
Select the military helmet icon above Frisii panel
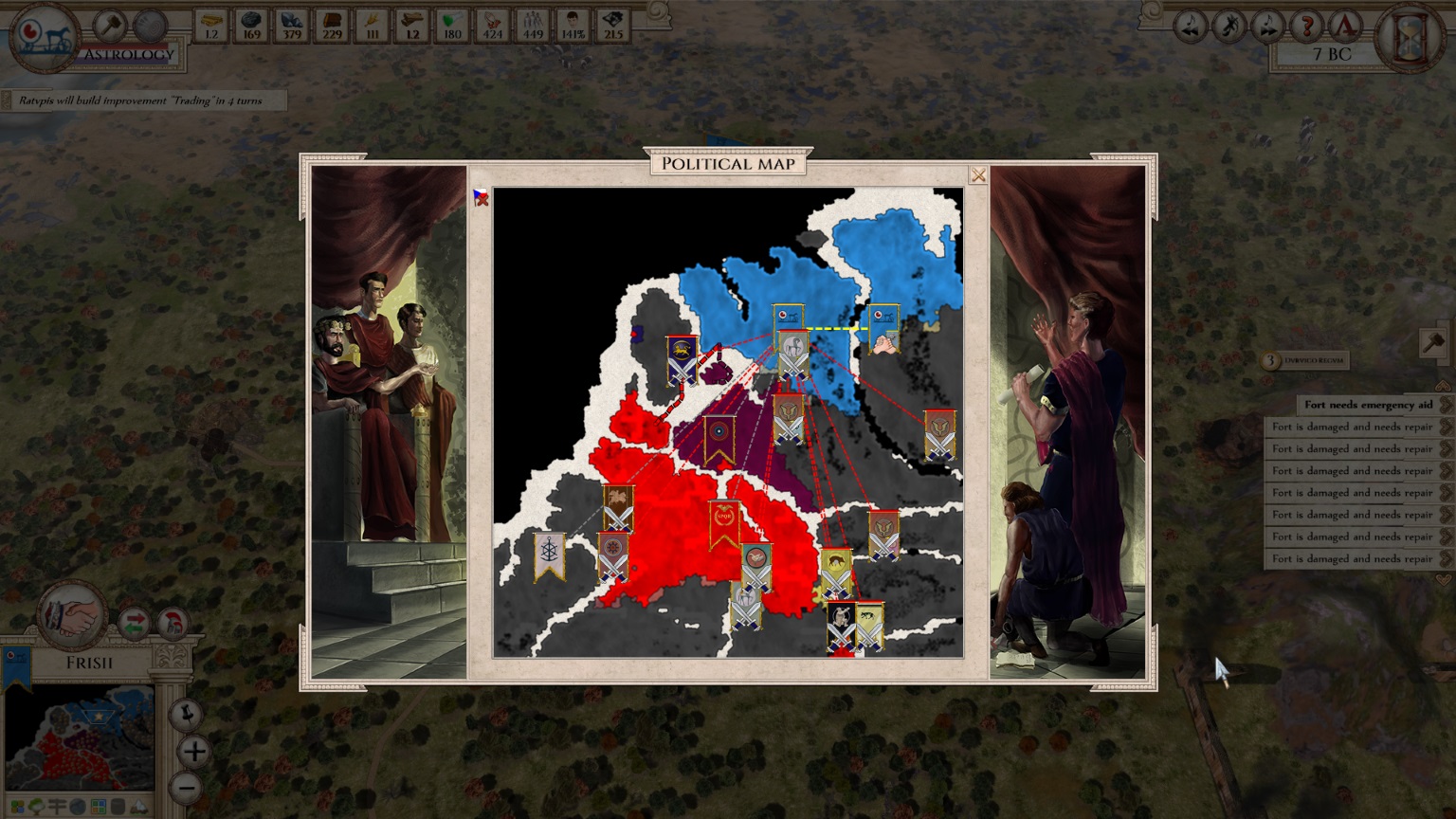coord(173,623)
